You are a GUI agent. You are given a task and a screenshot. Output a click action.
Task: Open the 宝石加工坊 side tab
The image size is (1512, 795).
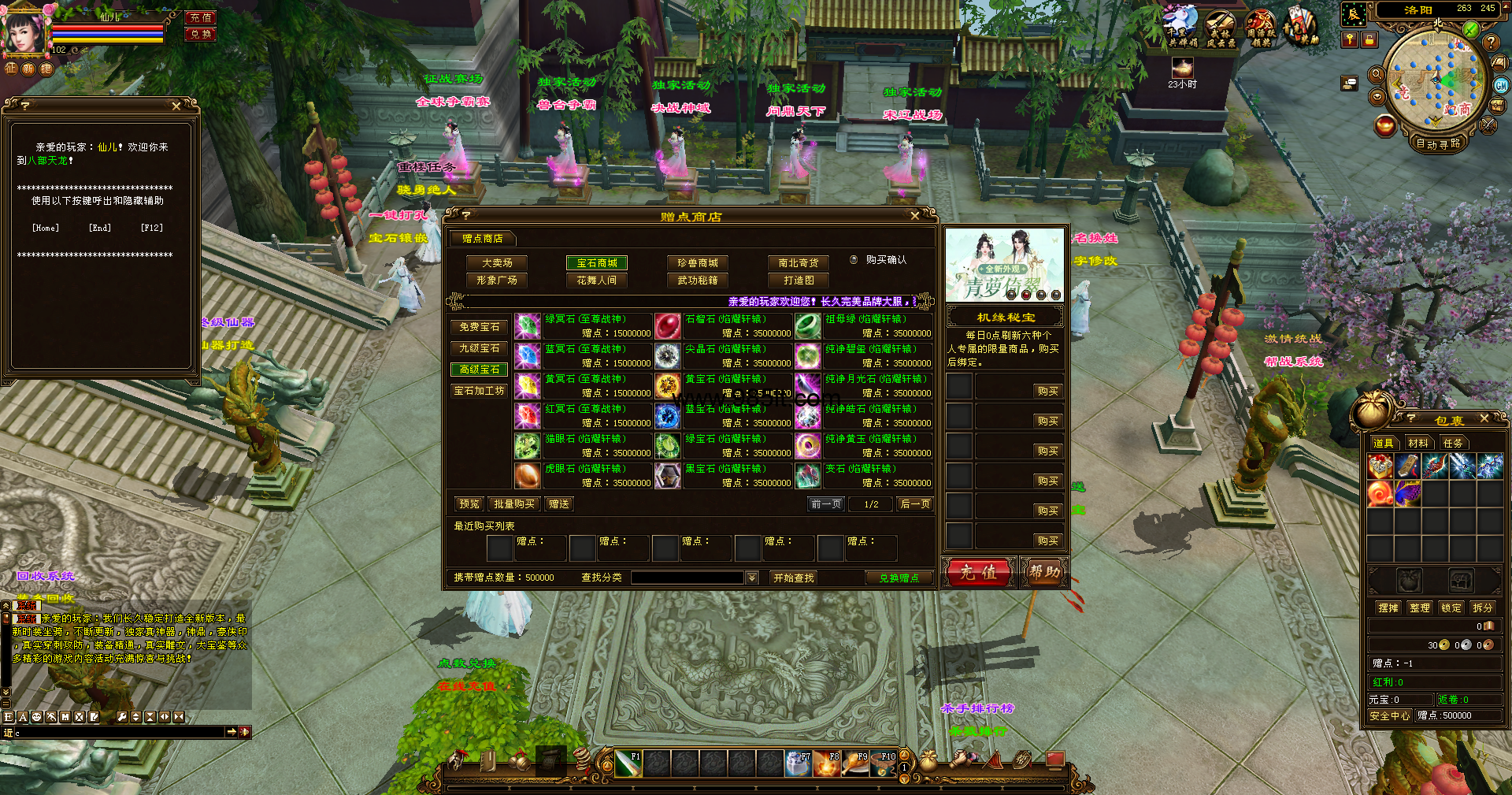pyautogui.click(x=480, y=391)
